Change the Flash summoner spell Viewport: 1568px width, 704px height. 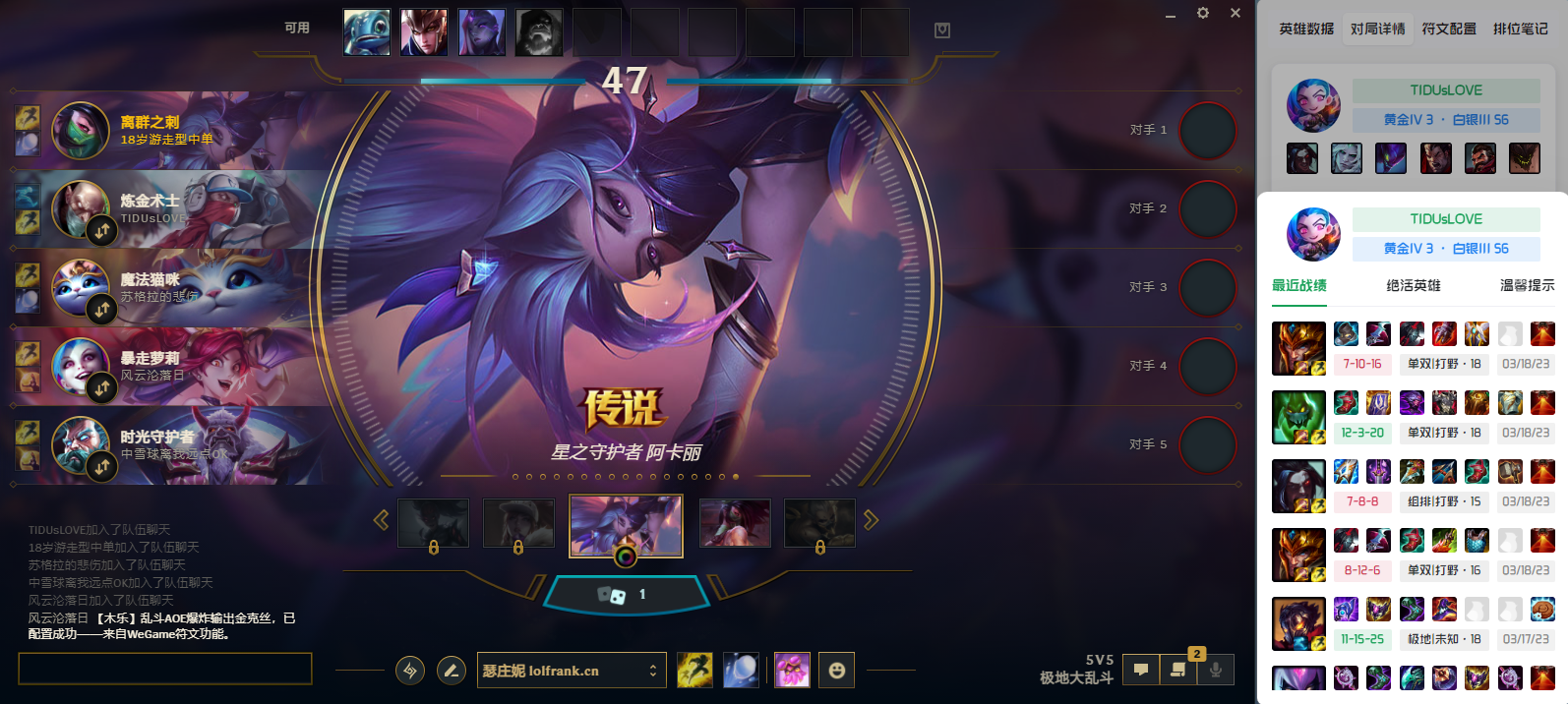coord(694,671)
